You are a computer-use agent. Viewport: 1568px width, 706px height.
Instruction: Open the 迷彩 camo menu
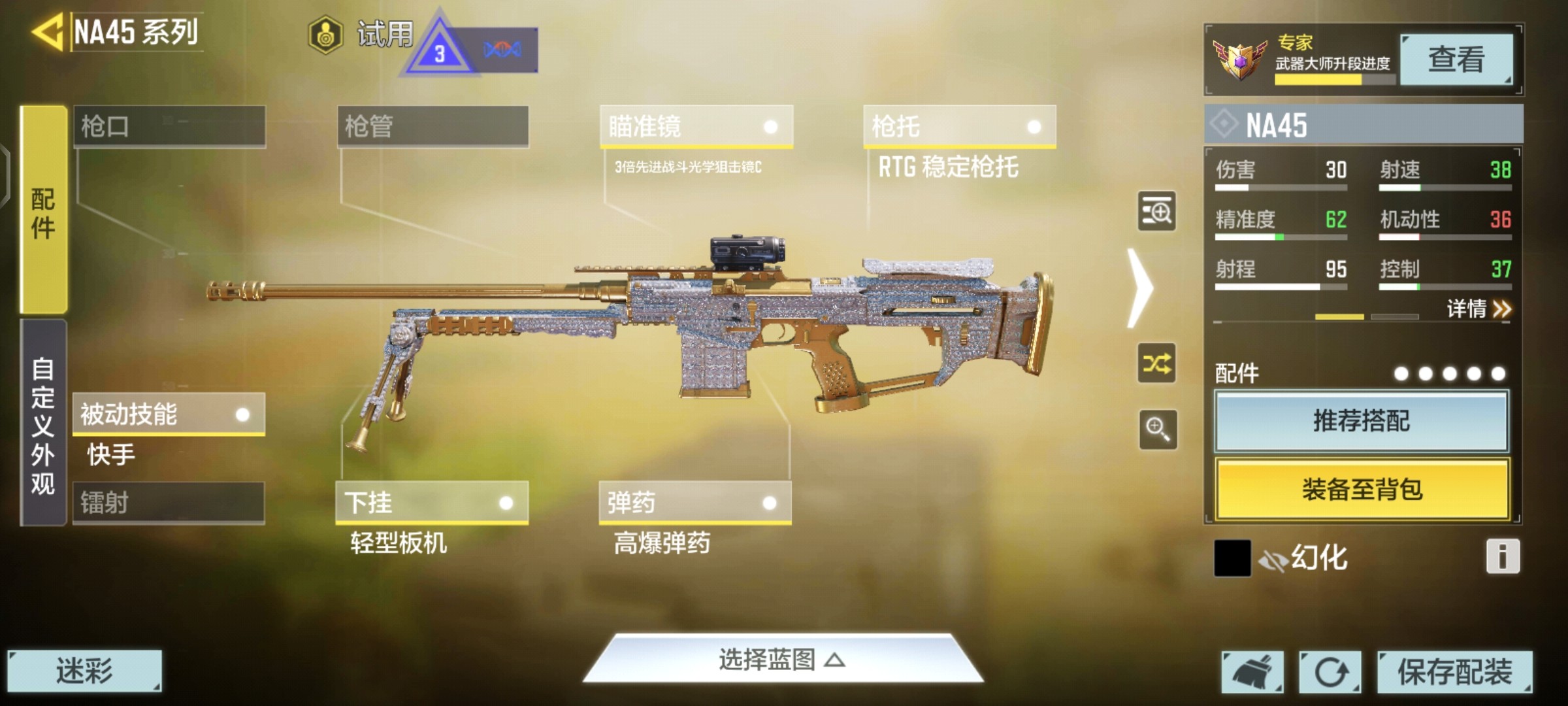click(x=84, y=671)
